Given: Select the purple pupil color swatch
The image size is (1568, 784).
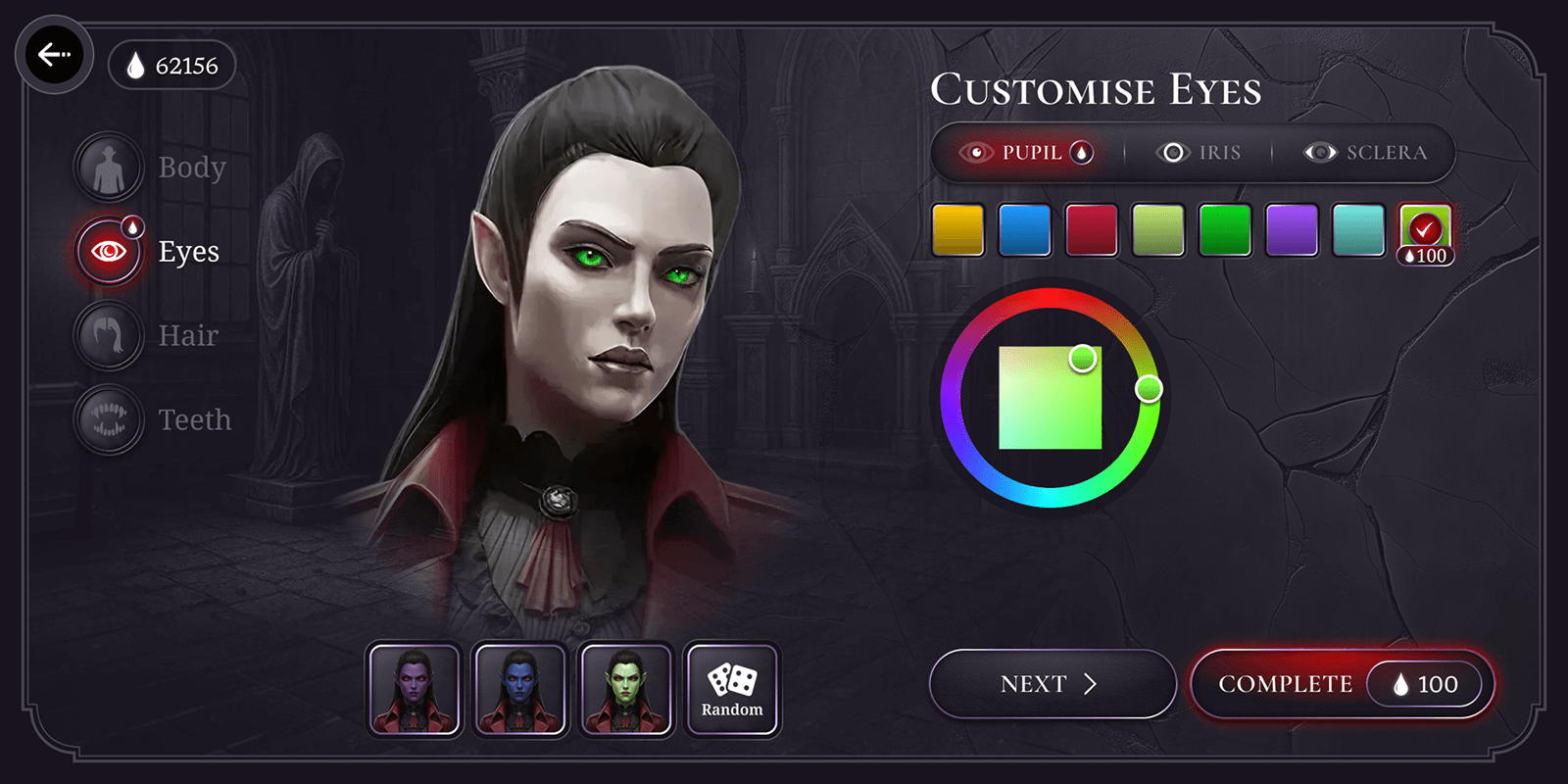Looking at the screenshot, I should (x=1291, y=228).
